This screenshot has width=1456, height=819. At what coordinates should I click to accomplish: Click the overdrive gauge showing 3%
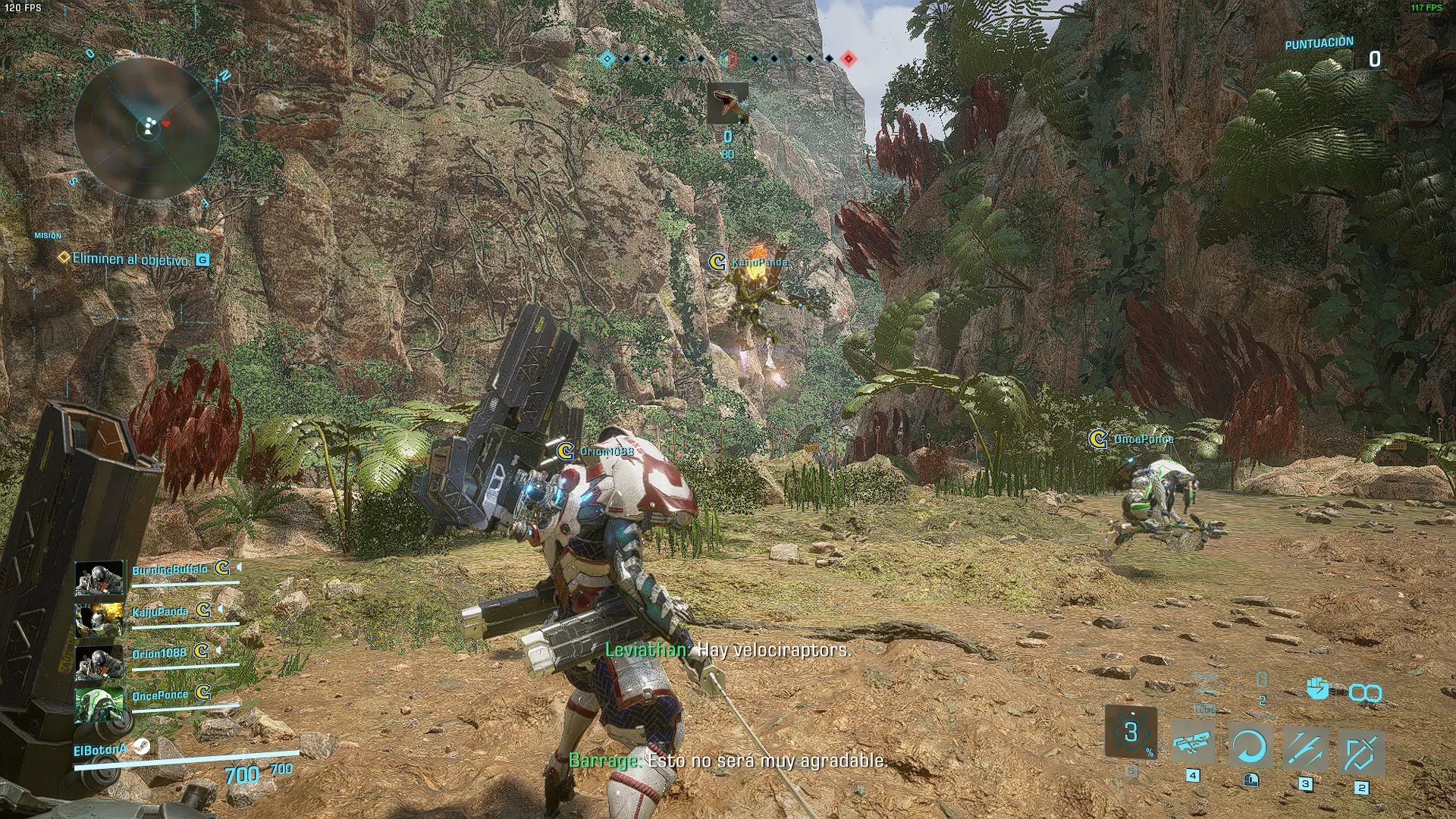click(x=1131, y=733)
